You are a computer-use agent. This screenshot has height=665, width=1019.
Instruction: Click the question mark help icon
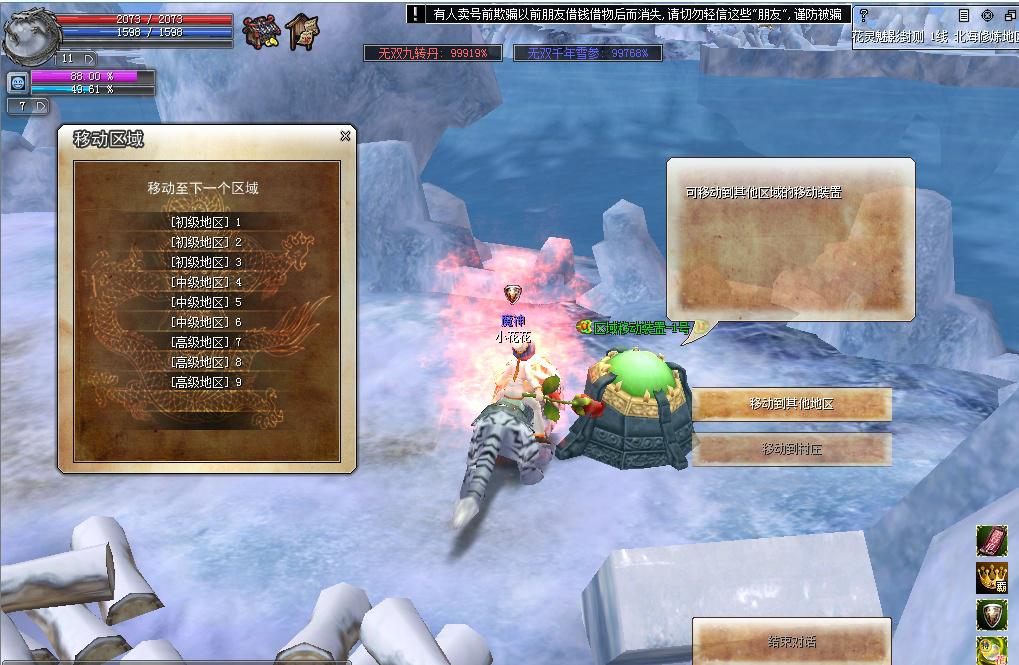tap(863, 15)
